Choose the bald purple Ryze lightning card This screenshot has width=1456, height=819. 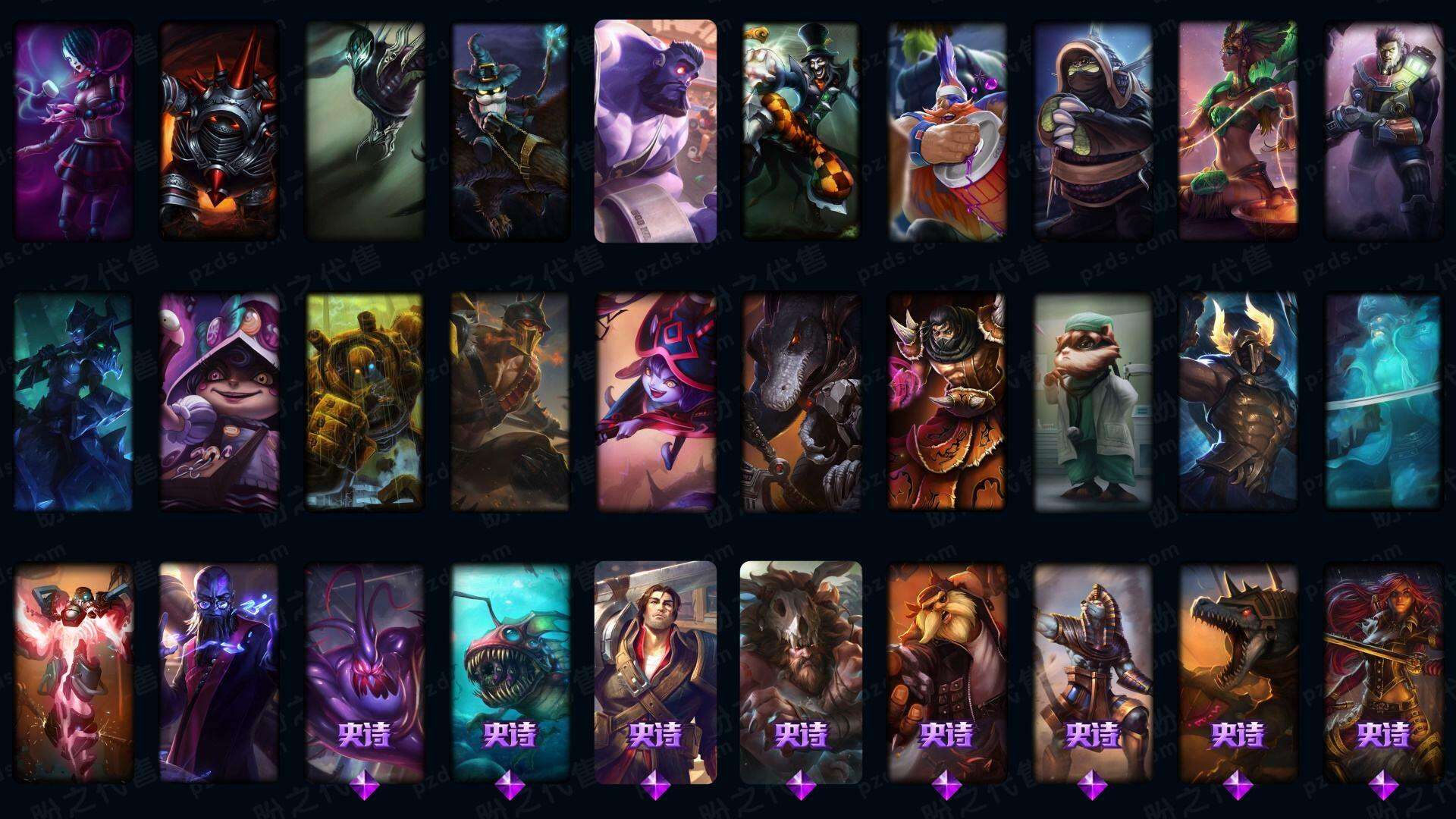click(x=218, y=672)
